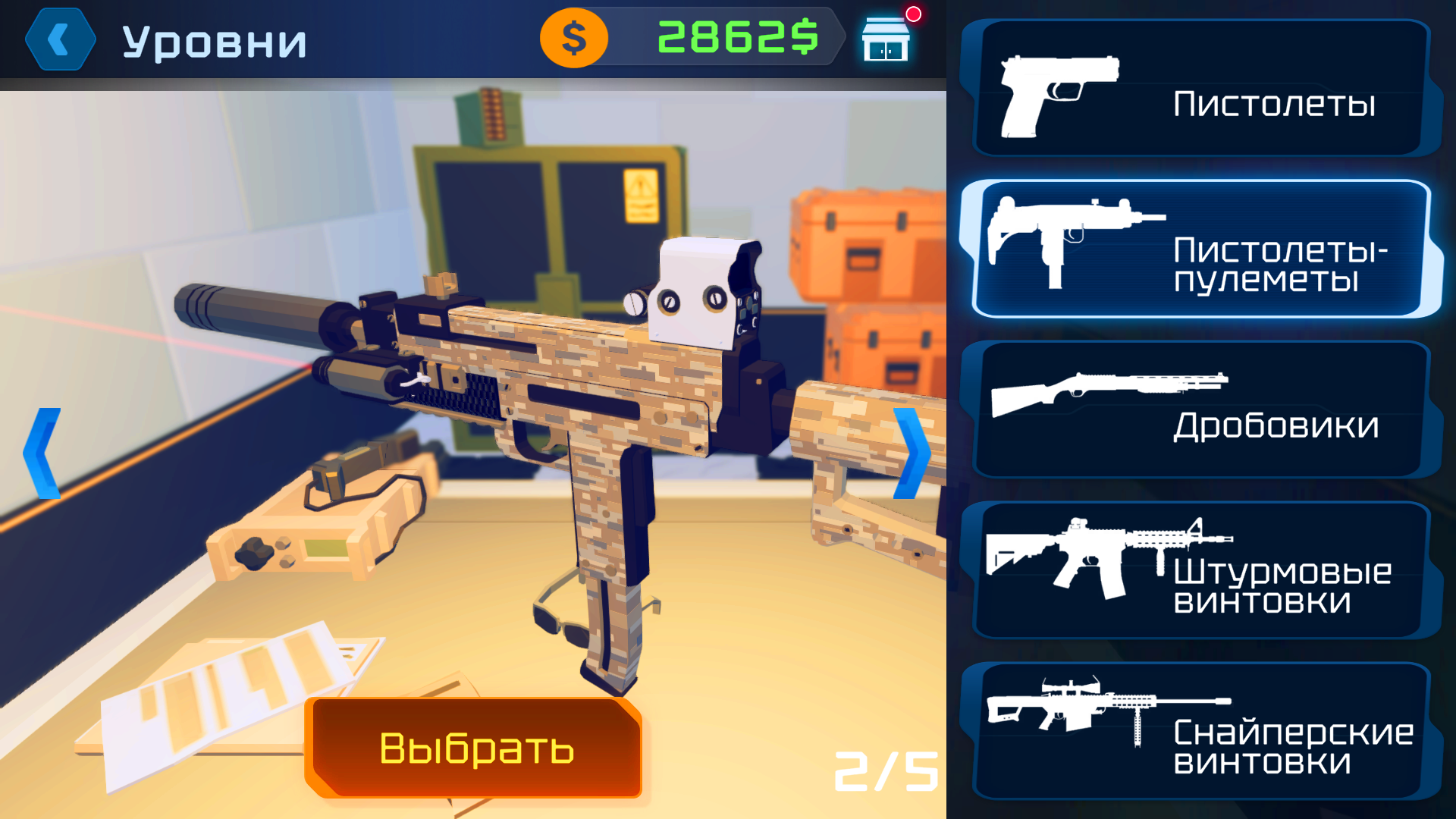Click the blue back arrow icon
The image size is (1456, 819).
point(59,39)
